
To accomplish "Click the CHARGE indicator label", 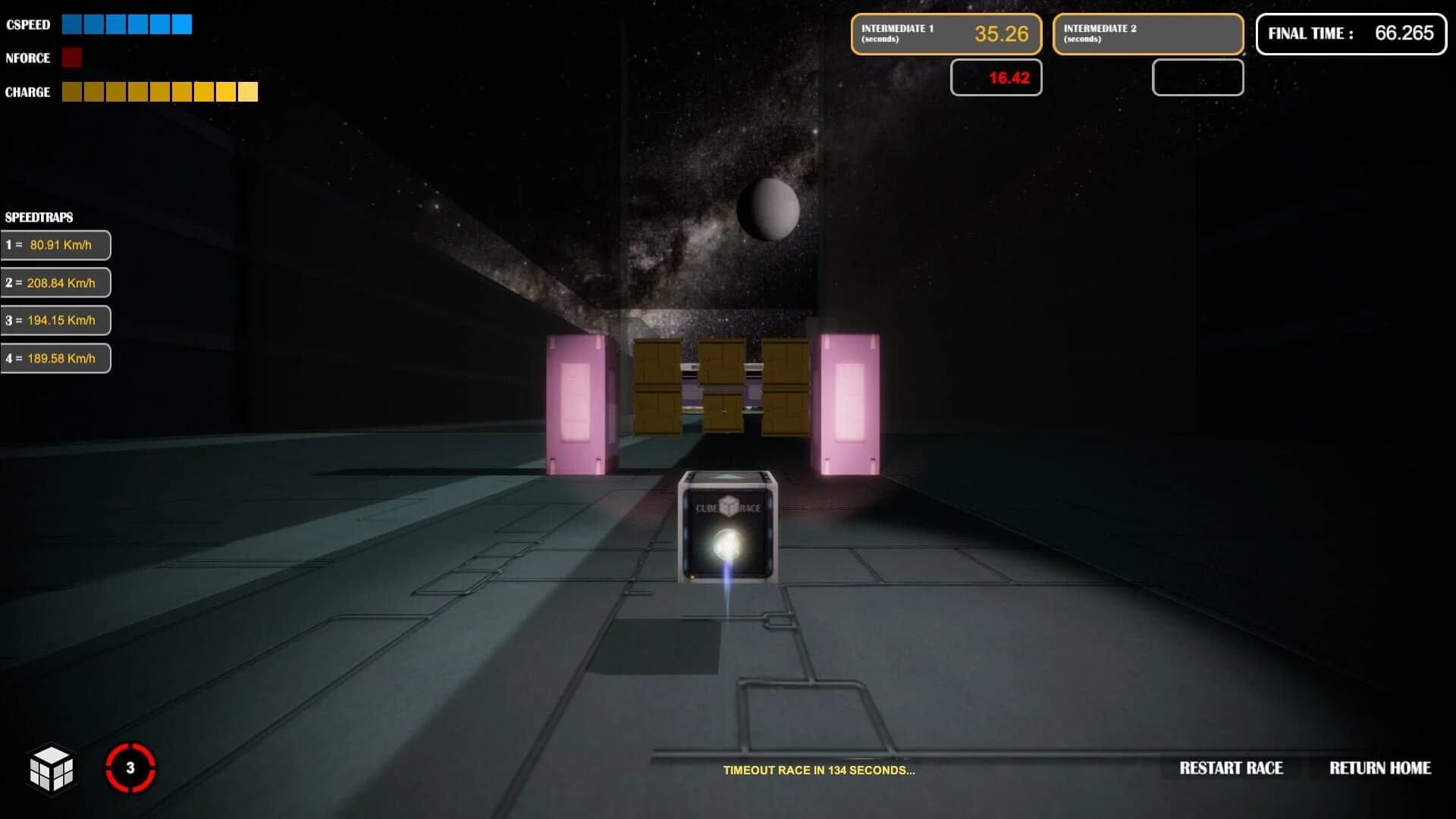I will click(x=27, y=92).
